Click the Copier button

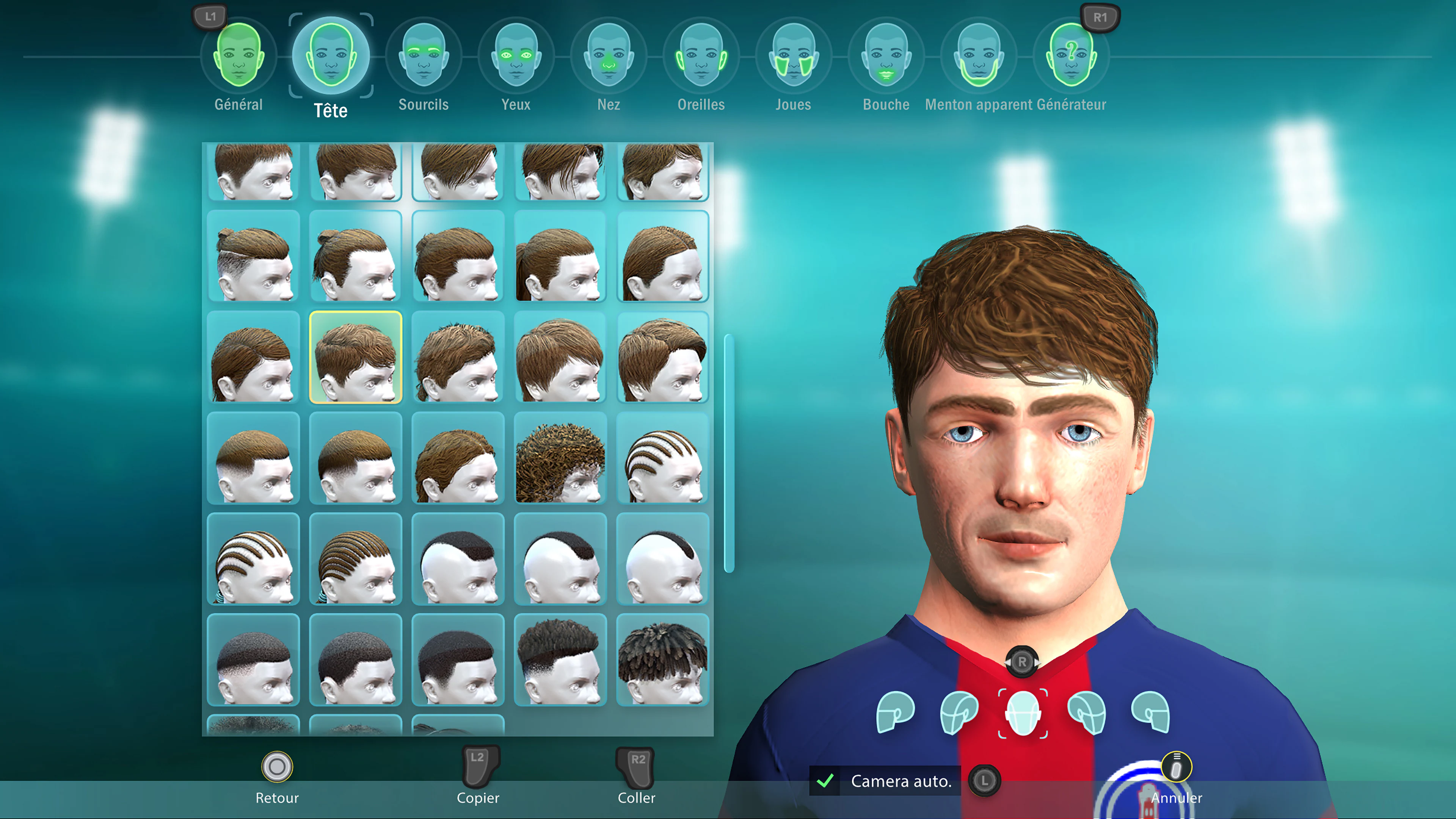(478, 798)
